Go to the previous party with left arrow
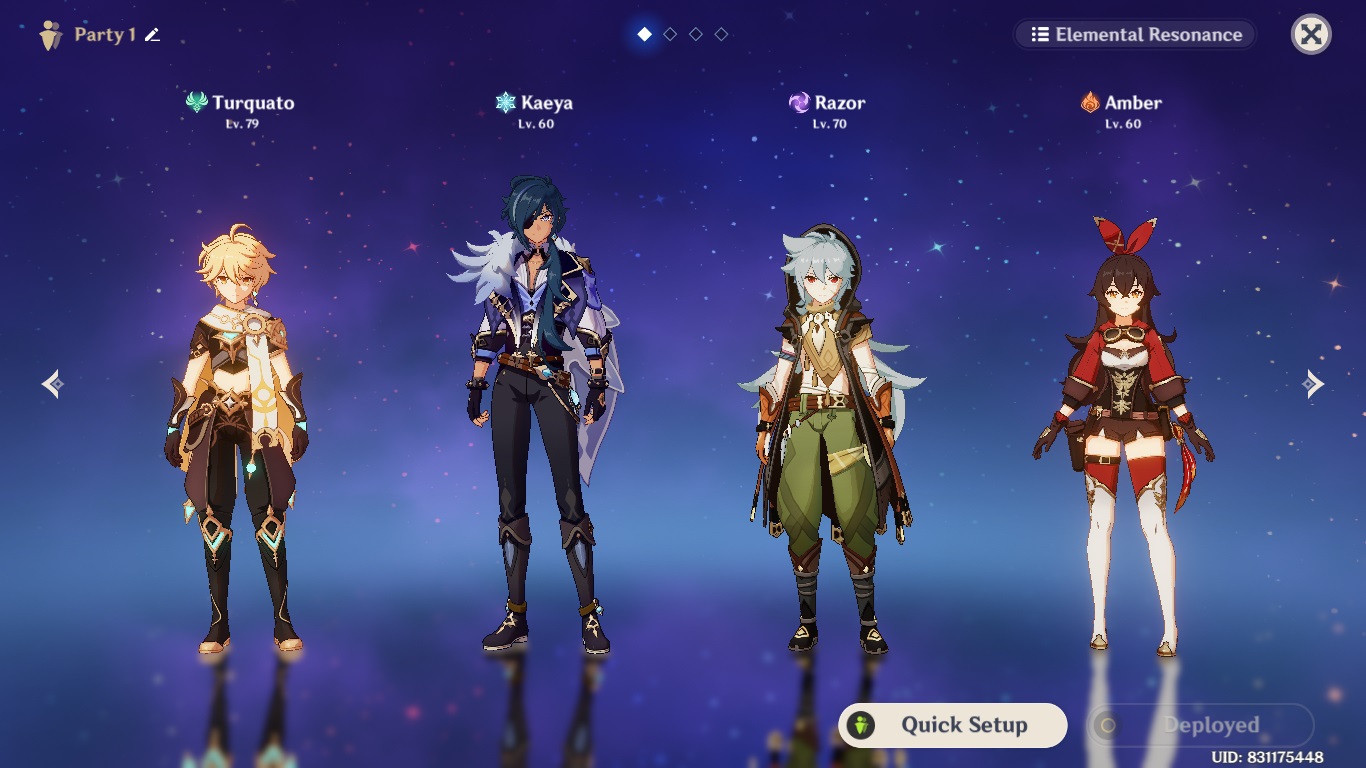The height and width of the screenshot is (768, 1366). coord(53,384)
